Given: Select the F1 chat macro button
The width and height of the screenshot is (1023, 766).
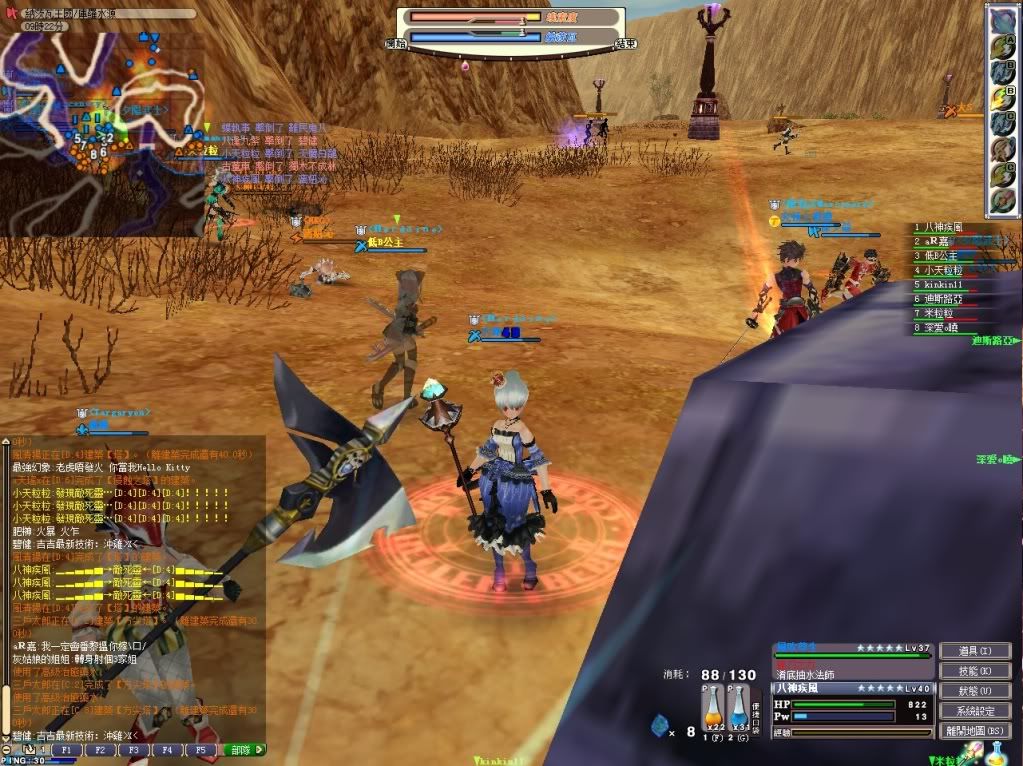Looking at the screenshot, I should pos(66,749).
